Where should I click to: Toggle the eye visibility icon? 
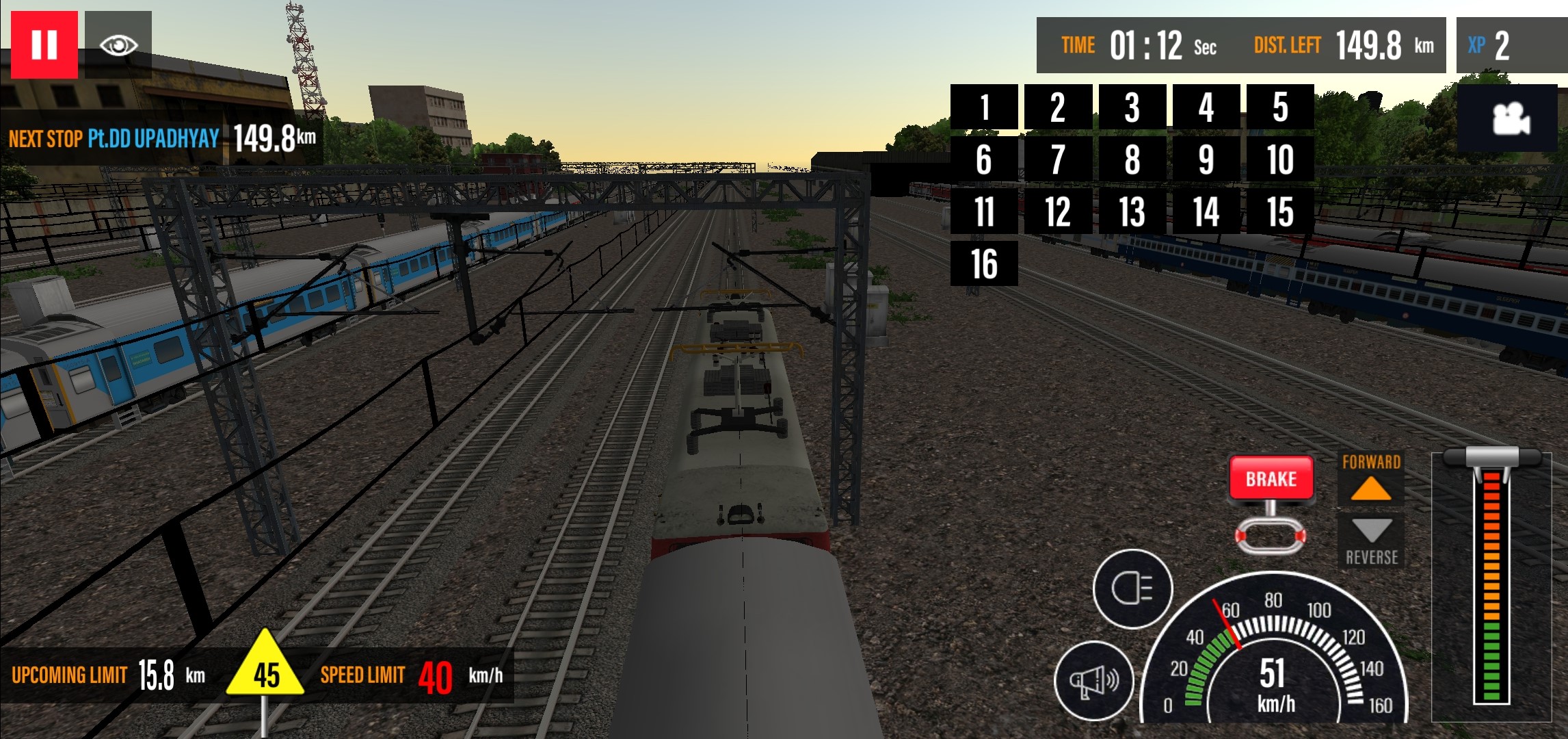point(118,44)
